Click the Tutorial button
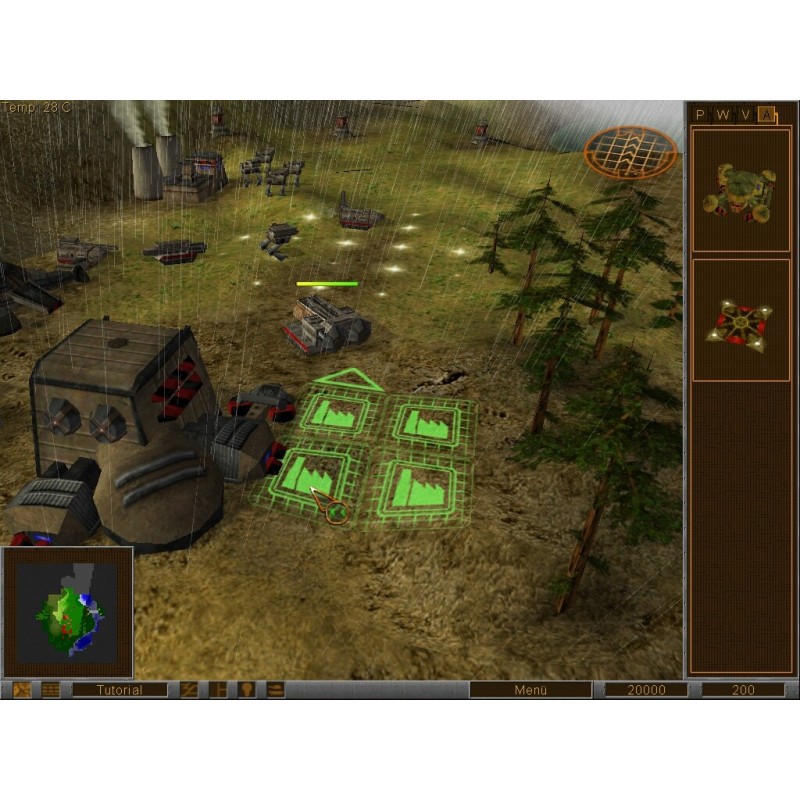The height and width of the screenshot is (800, 800). click(120, 690)
